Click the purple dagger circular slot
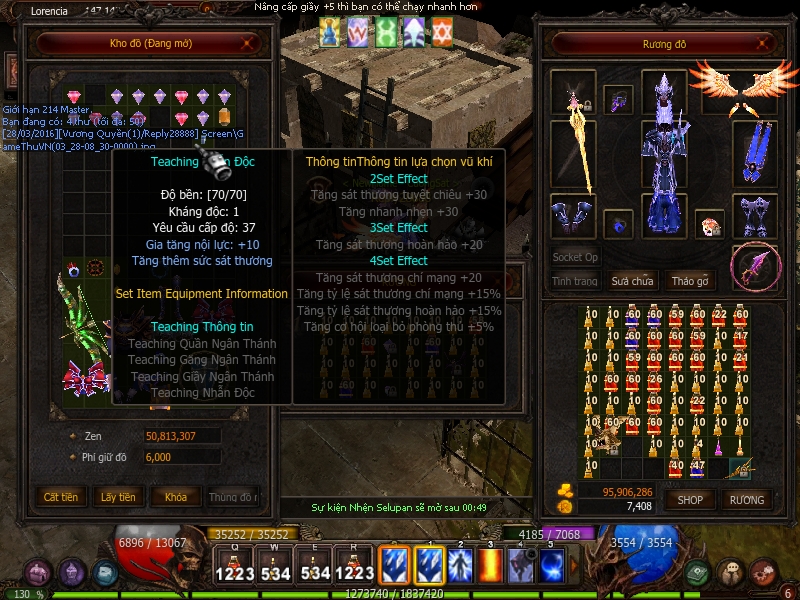 (754, 268)
